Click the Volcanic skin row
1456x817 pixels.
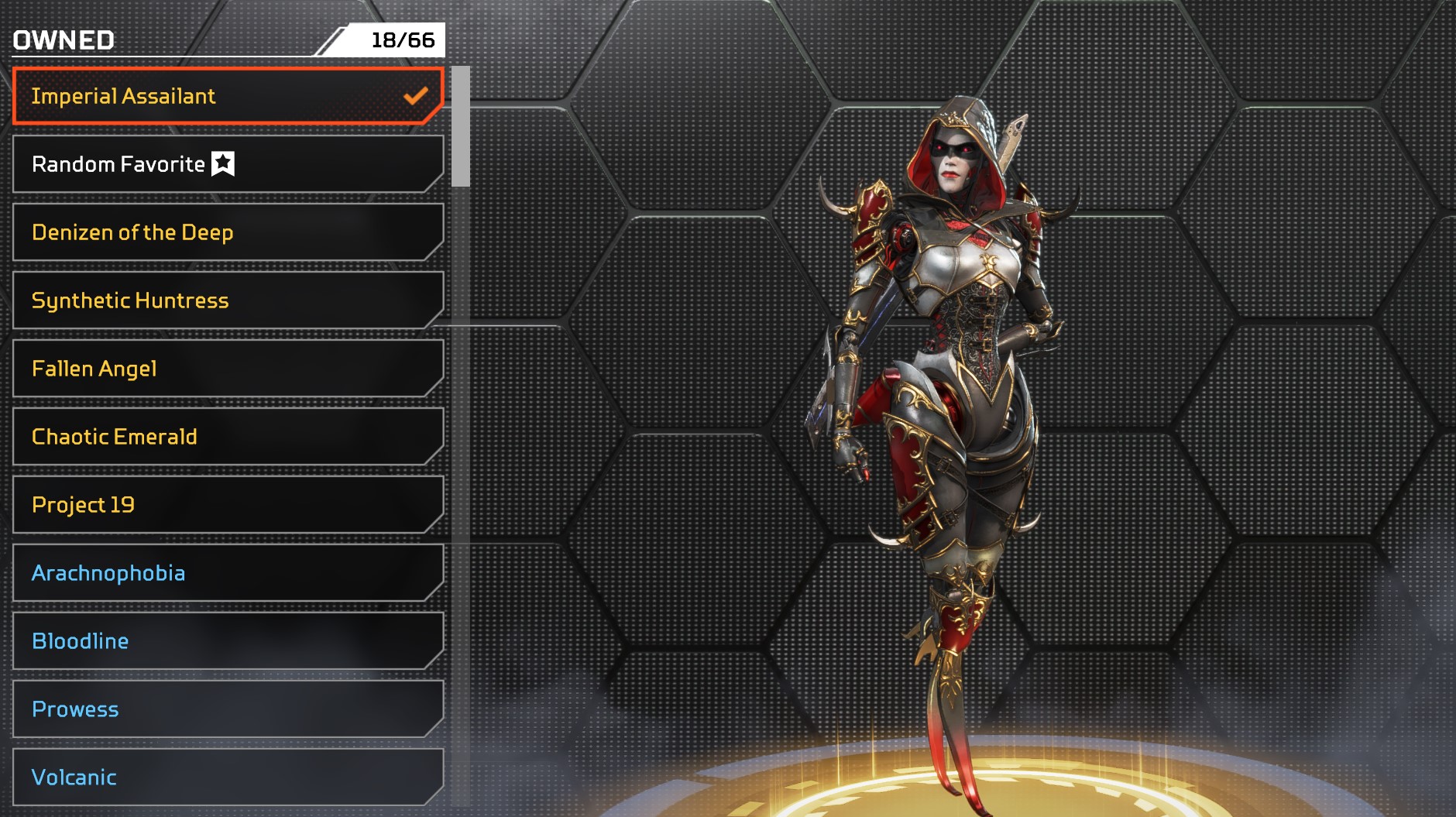pos(228,777)
